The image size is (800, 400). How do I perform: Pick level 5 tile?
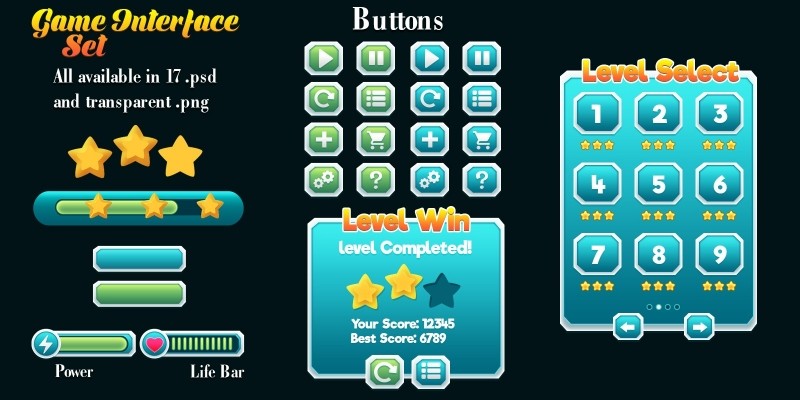click(x=658, y=184)
